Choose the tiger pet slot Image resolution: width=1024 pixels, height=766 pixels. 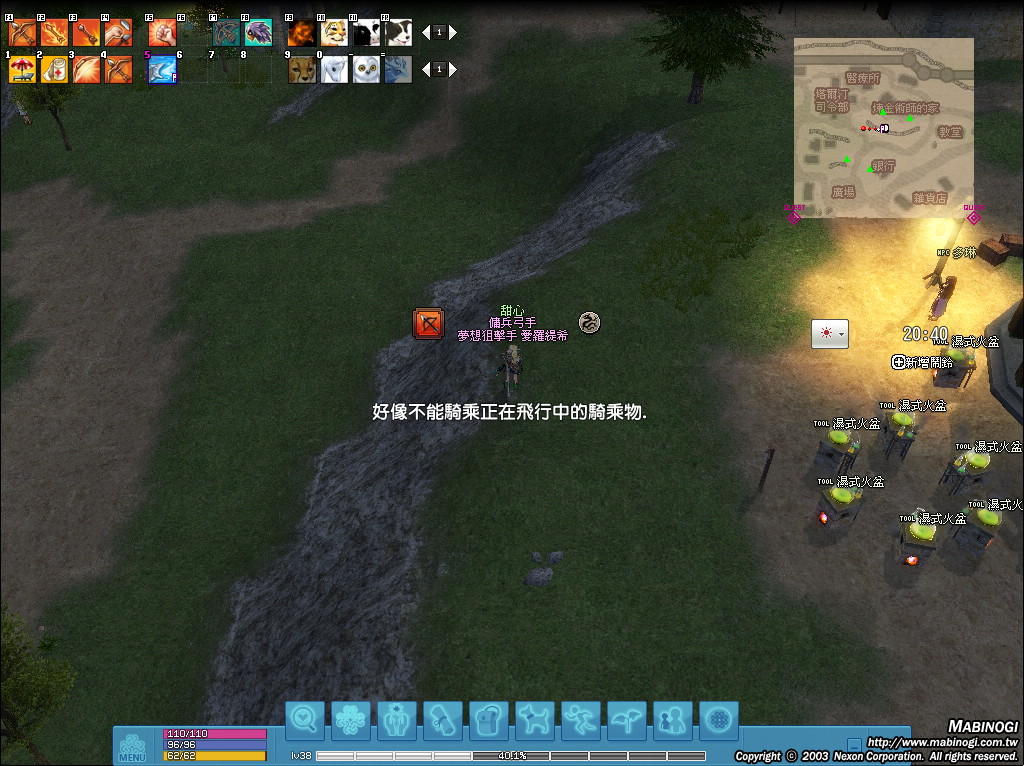(x=334, y=33)
